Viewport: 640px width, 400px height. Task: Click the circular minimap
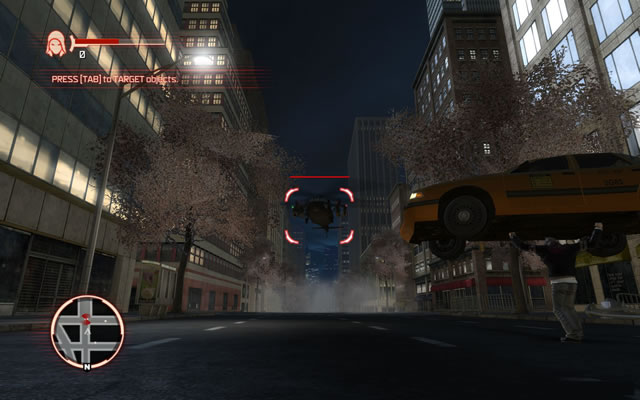88,331
